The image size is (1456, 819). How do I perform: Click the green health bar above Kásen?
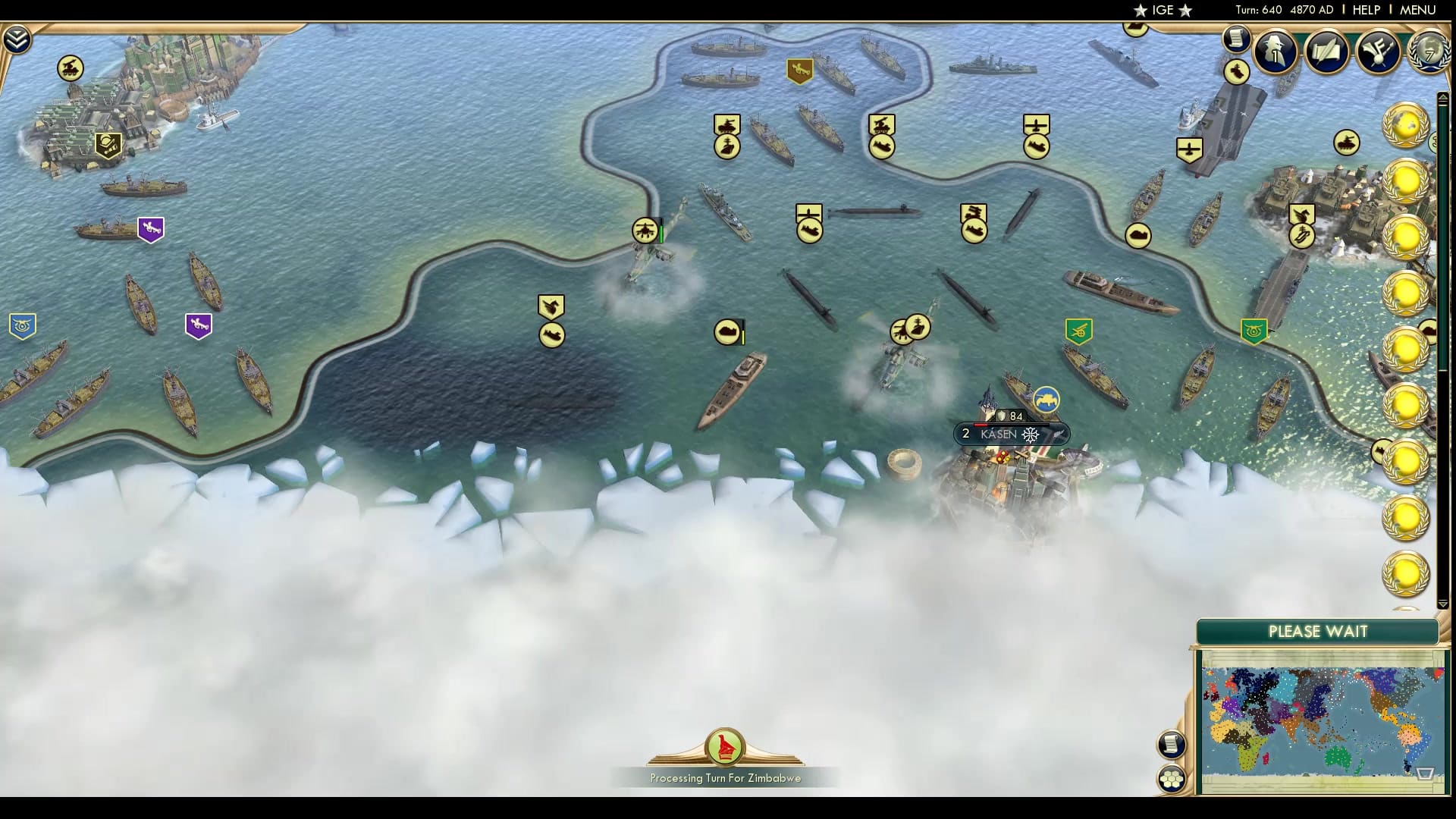[1012, 425]
